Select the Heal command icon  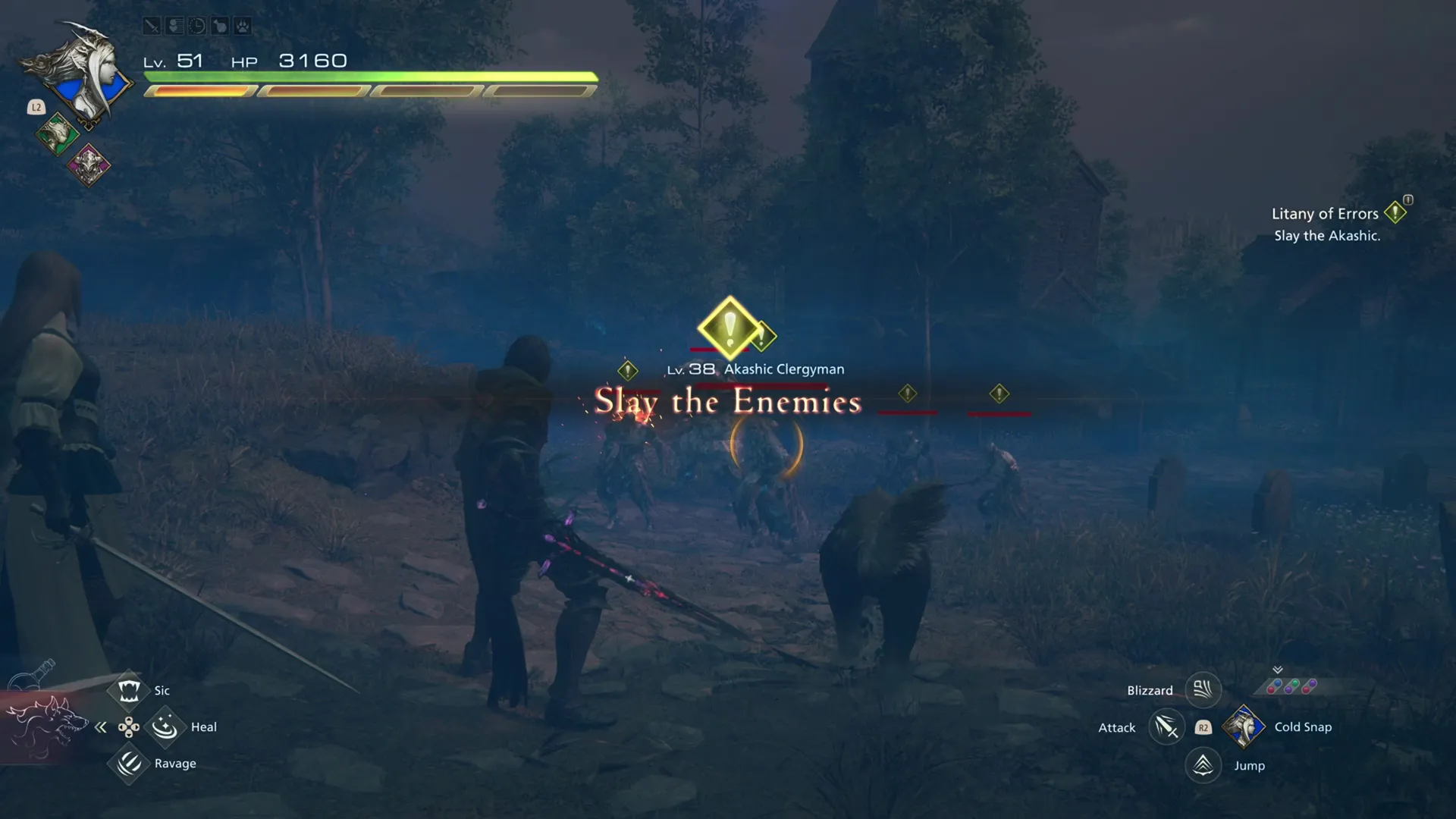click(x=165, y=726)
